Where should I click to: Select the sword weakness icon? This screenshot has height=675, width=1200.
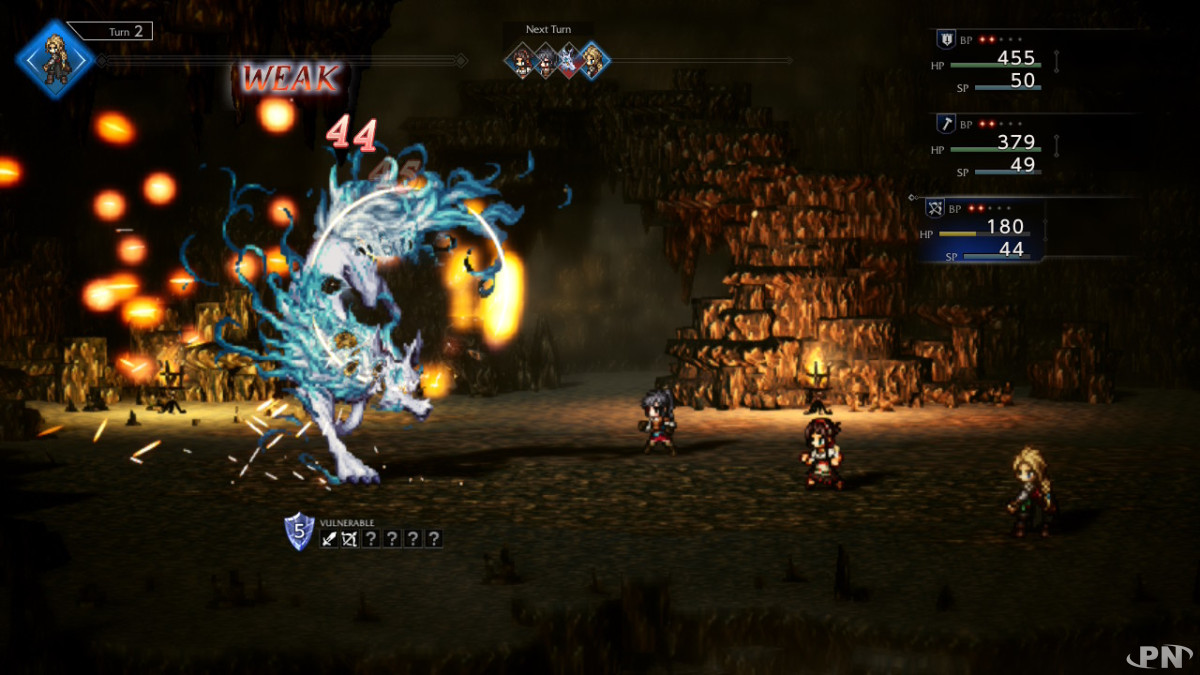[x=328, y=539]
